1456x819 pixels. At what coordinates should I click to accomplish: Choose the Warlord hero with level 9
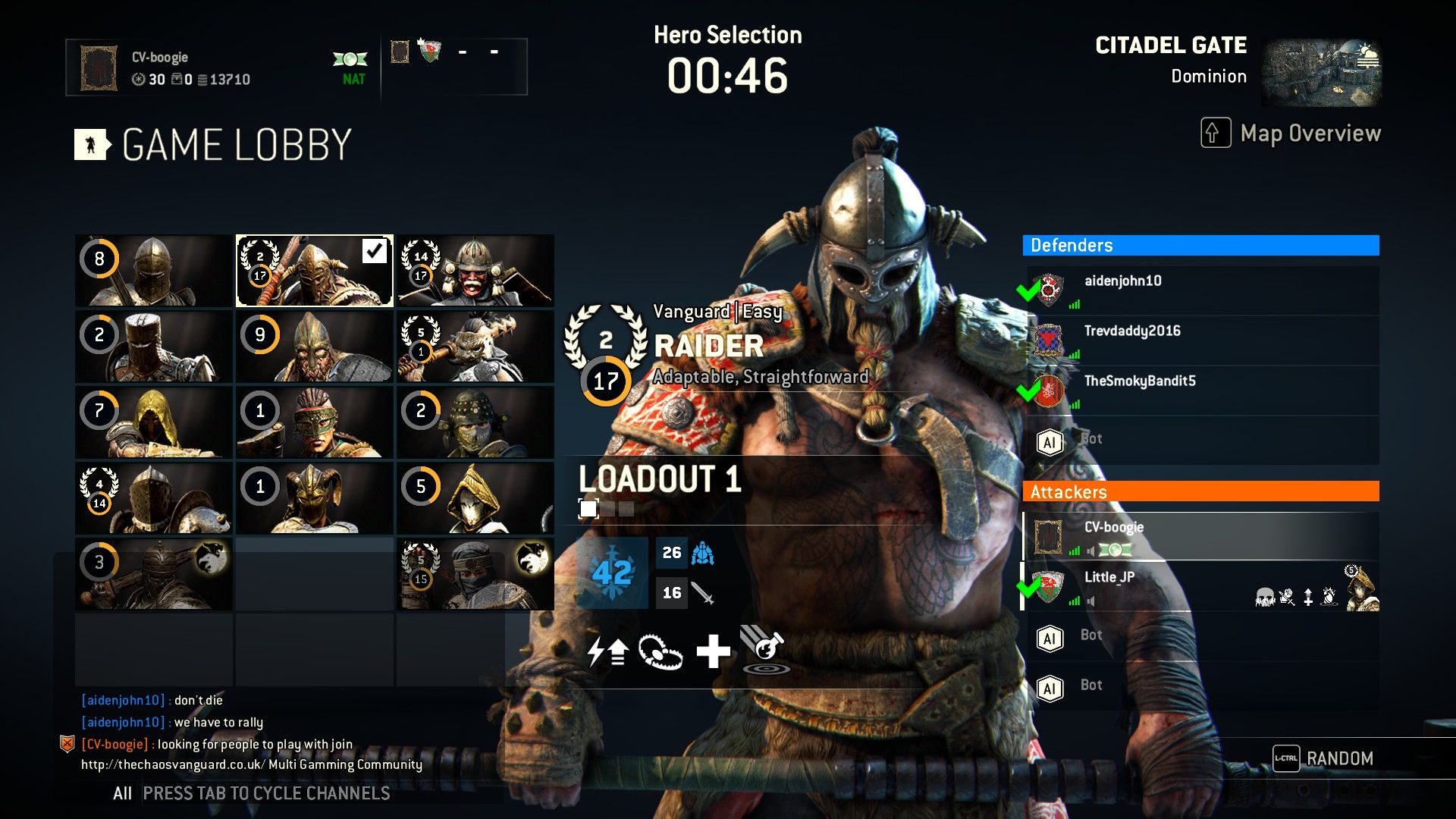[314, 347]
